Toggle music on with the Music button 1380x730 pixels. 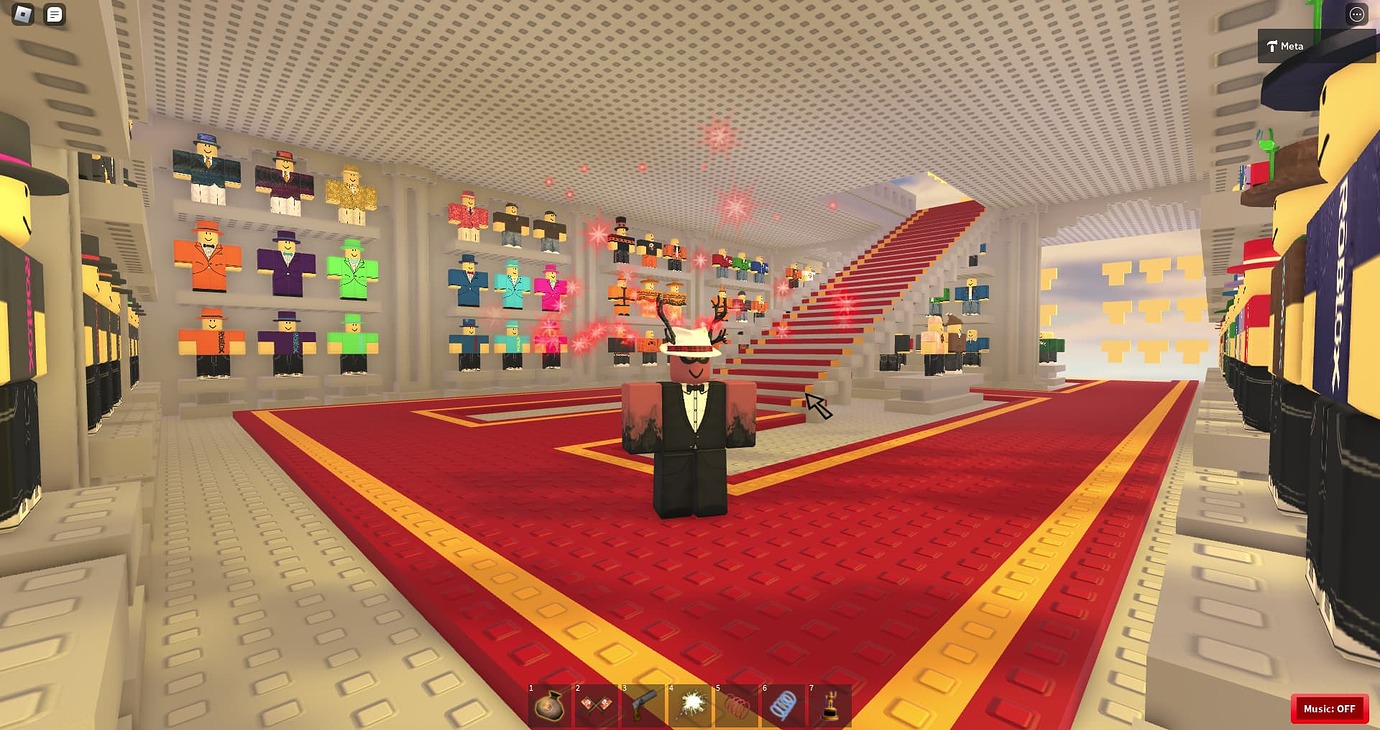click(x=1330, y=708)
